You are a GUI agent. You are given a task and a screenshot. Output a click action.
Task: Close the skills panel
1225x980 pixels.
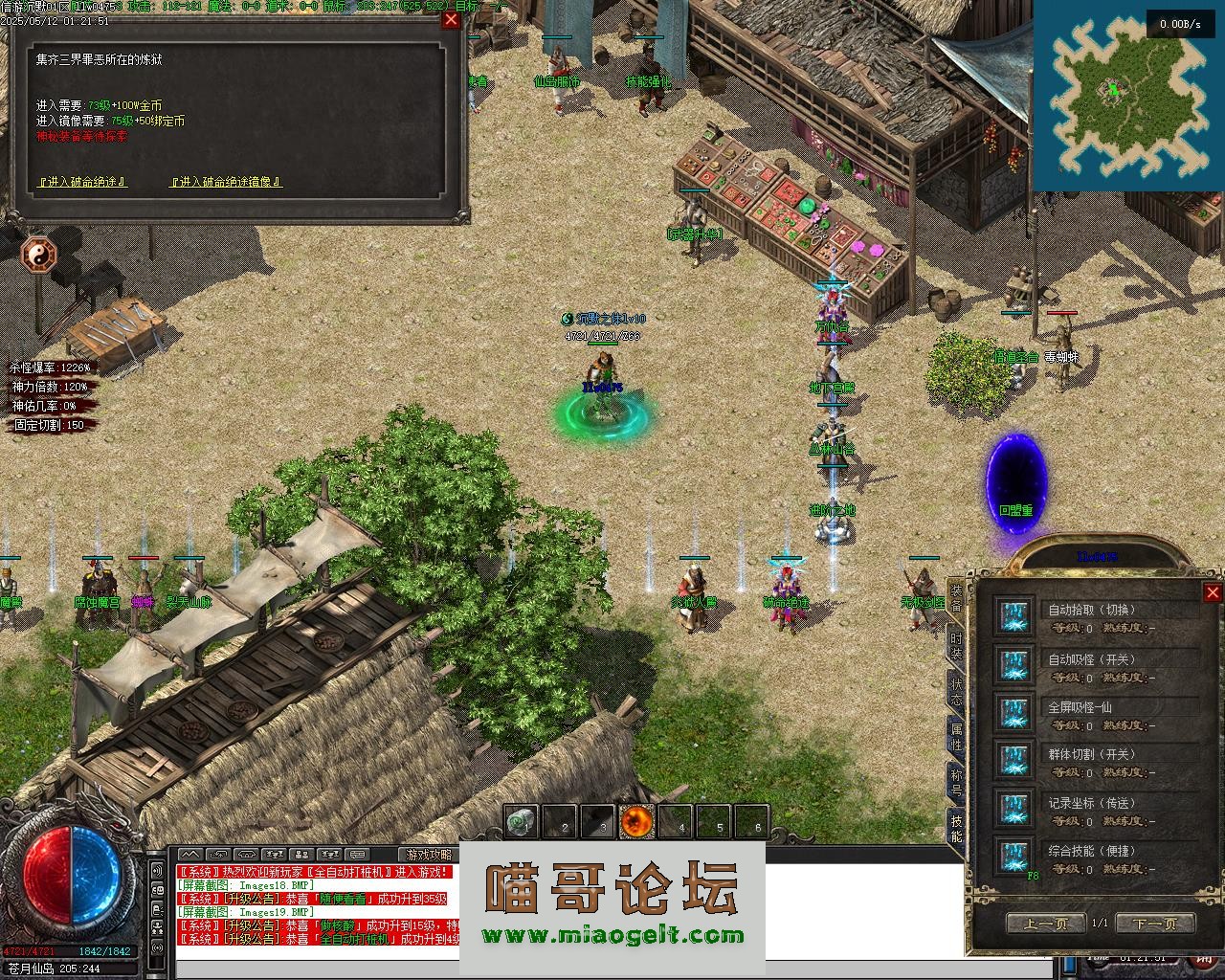pyautogui.click(x=1212, y=592)
